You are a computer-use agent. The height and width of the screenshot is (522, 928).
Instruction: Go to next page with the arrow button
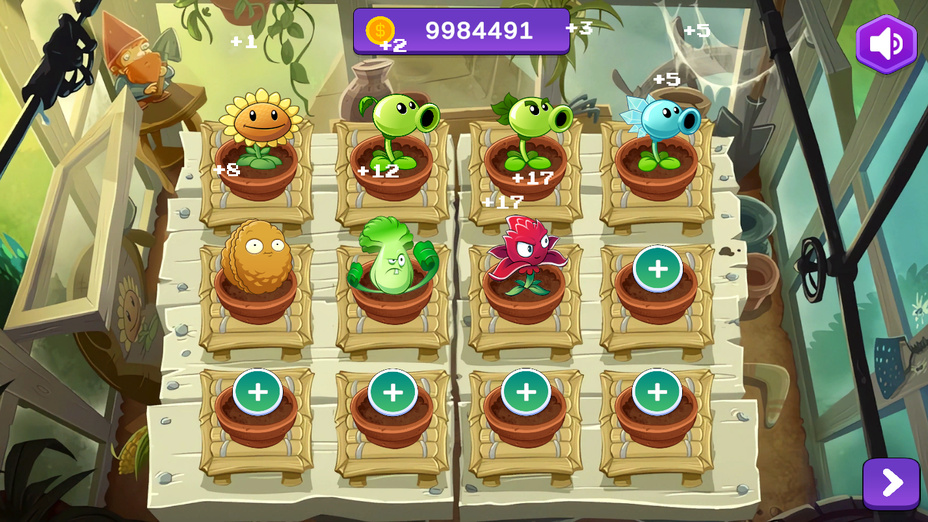pos(890,483)
